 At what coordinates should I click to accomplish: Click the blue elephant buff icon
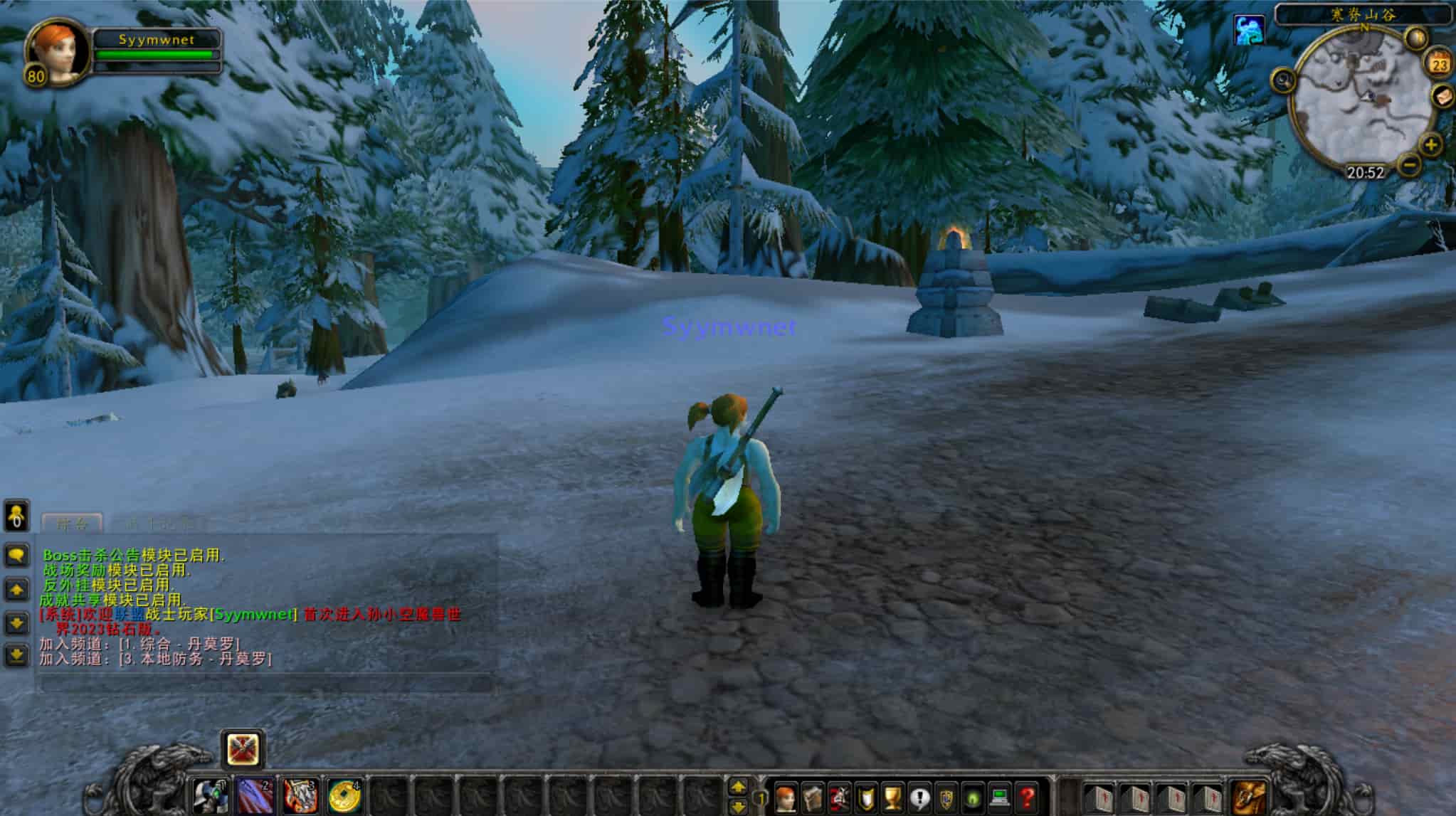[1249, 30]
